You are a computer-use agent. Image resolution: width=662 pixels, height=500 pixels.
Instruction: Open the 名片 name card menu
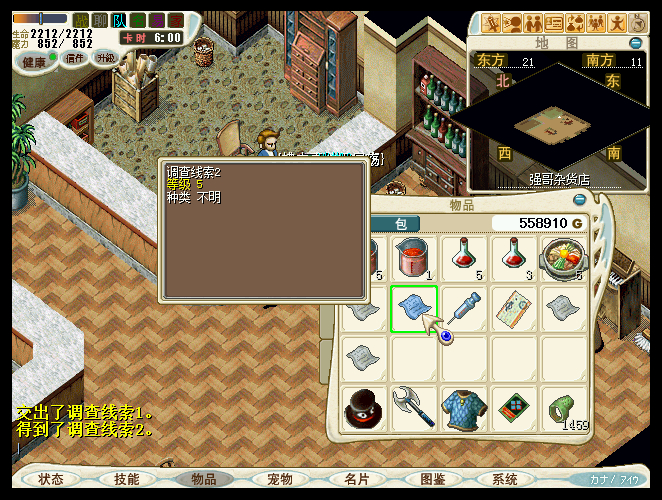(x=357, y=479)
